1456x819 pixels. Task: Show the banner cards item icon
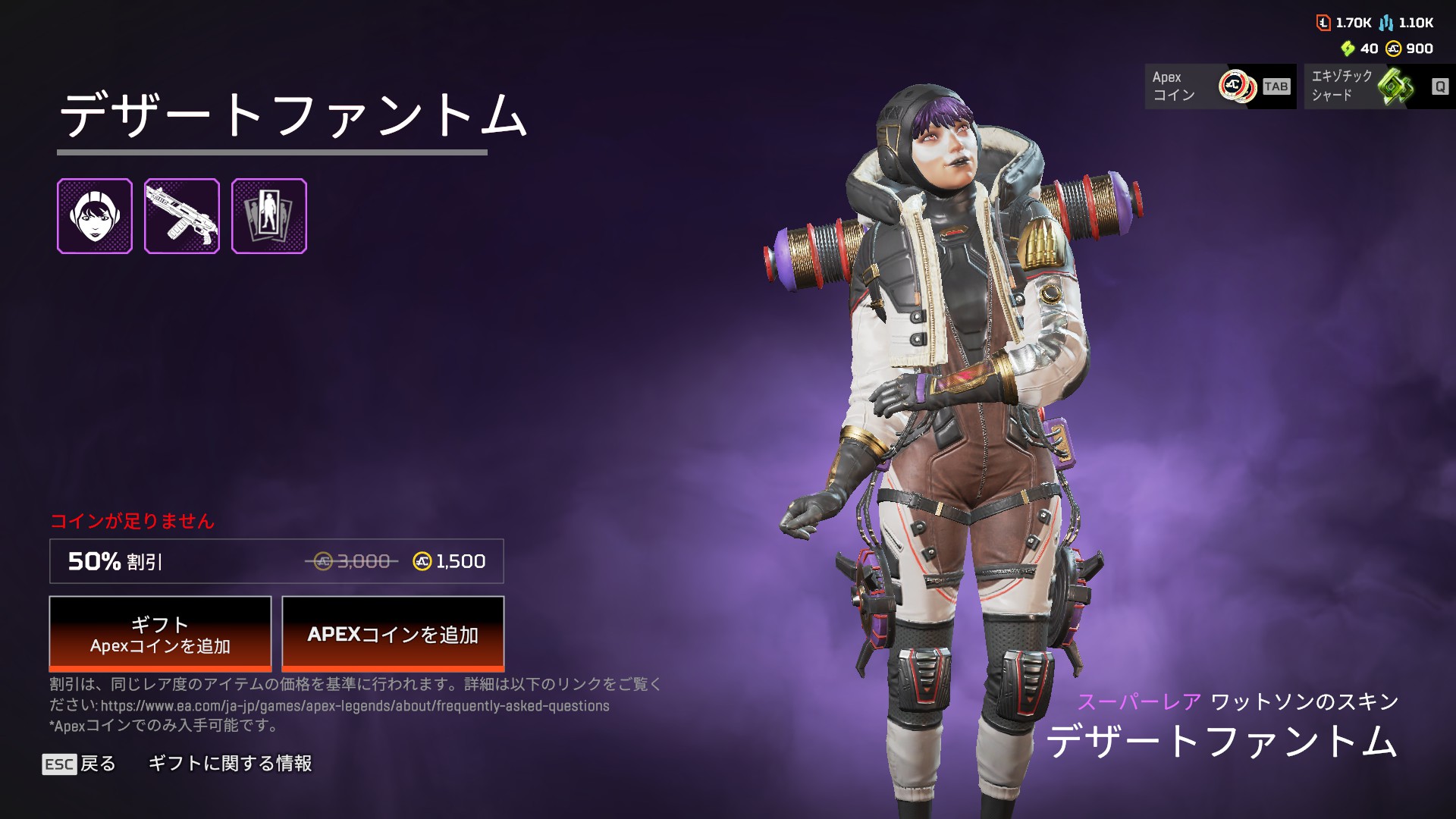[269, 216]
